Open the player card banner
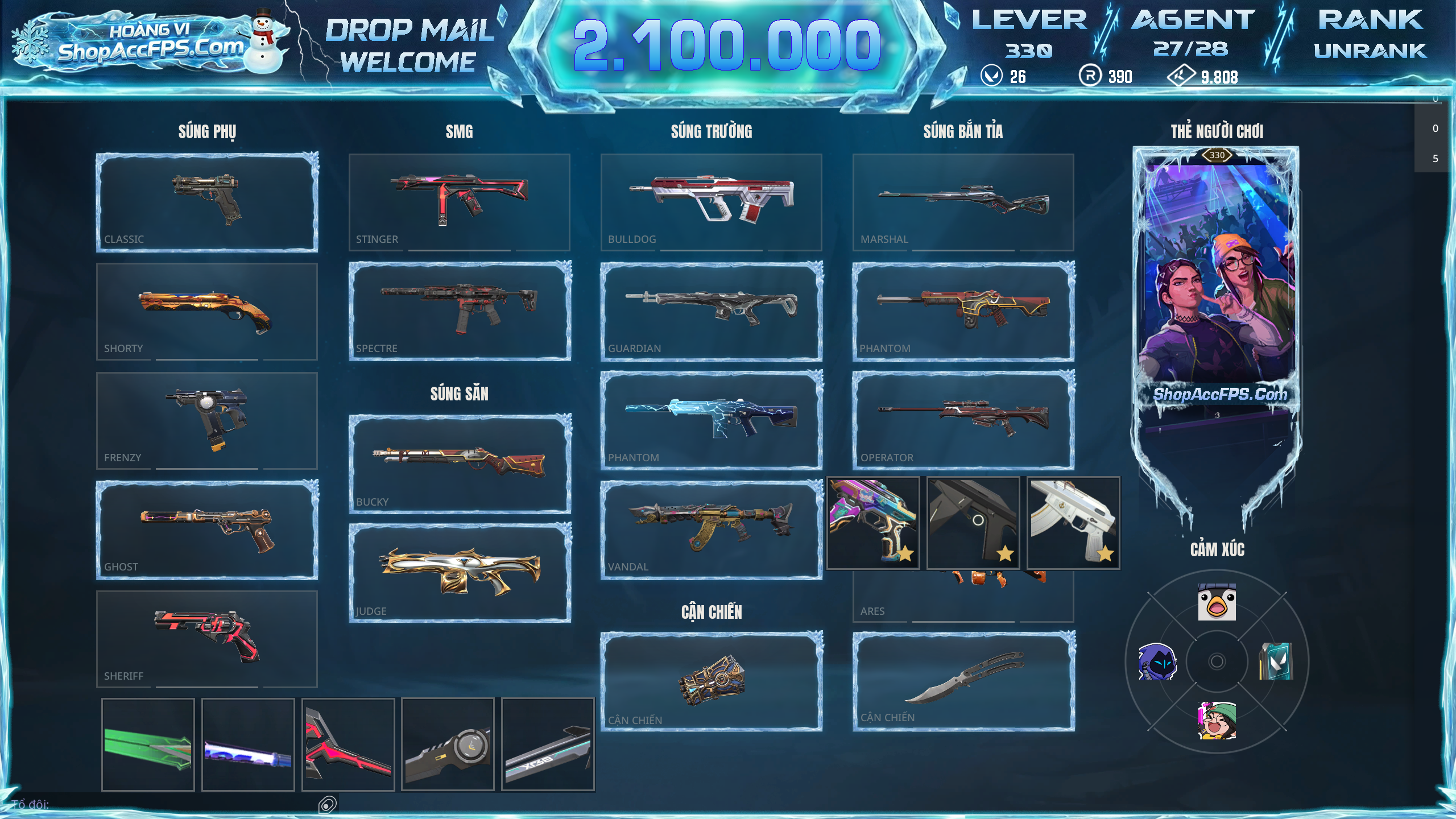 tap(1217, 284)
